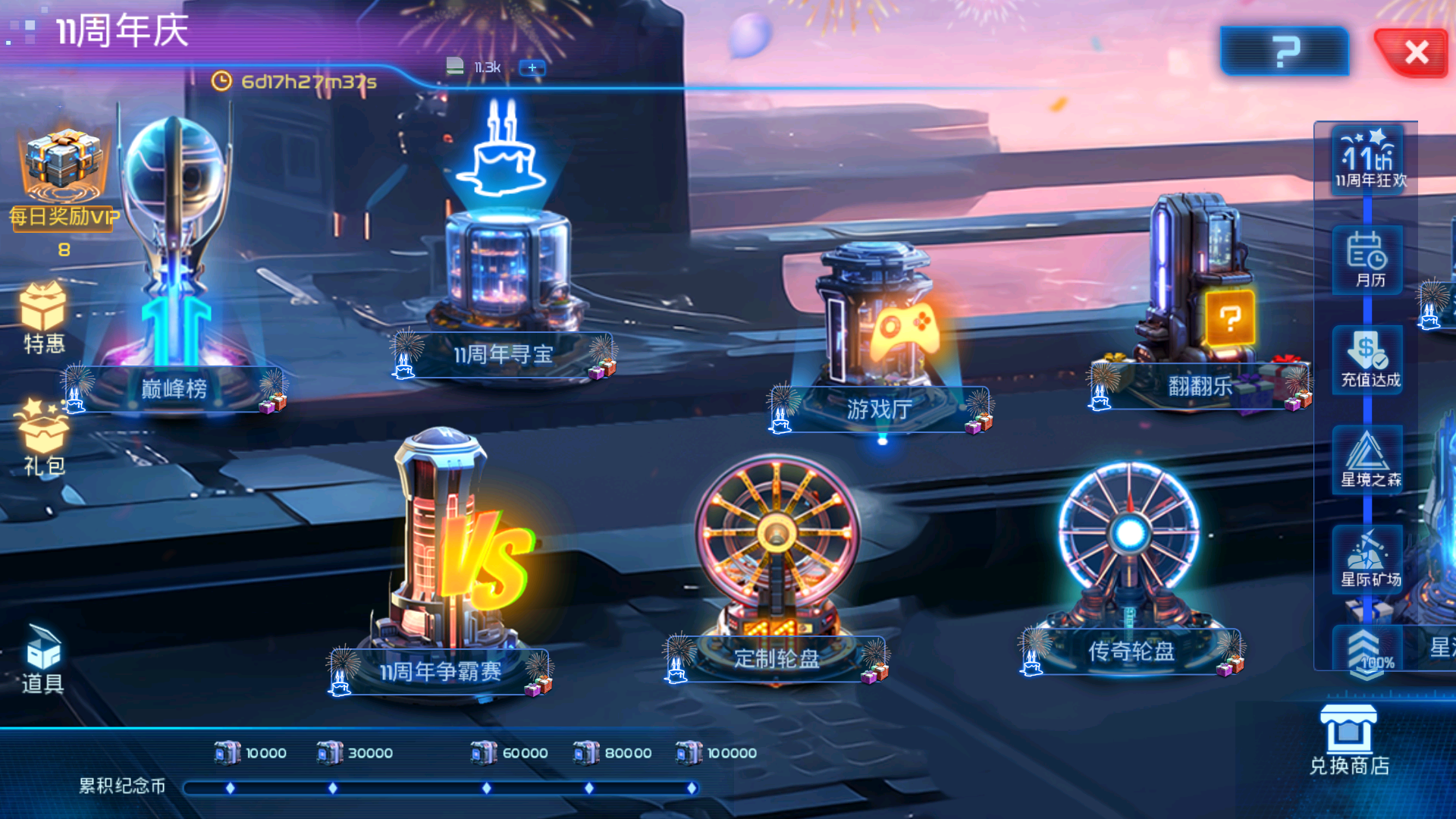
Task: Open the 道具 items menu
Action: [43, 660]
